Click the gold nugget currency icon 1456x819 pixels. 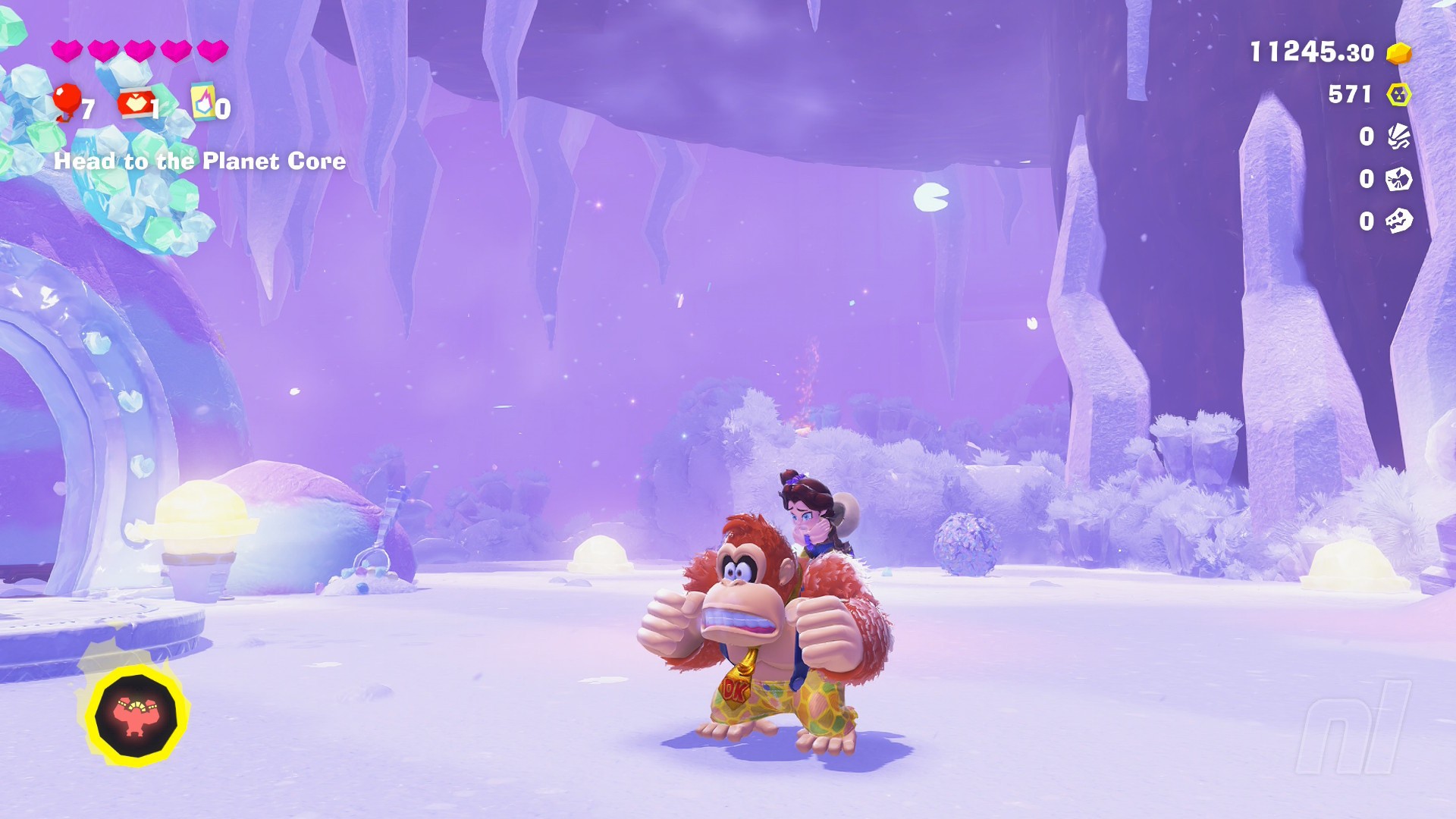coord(1398,53)
